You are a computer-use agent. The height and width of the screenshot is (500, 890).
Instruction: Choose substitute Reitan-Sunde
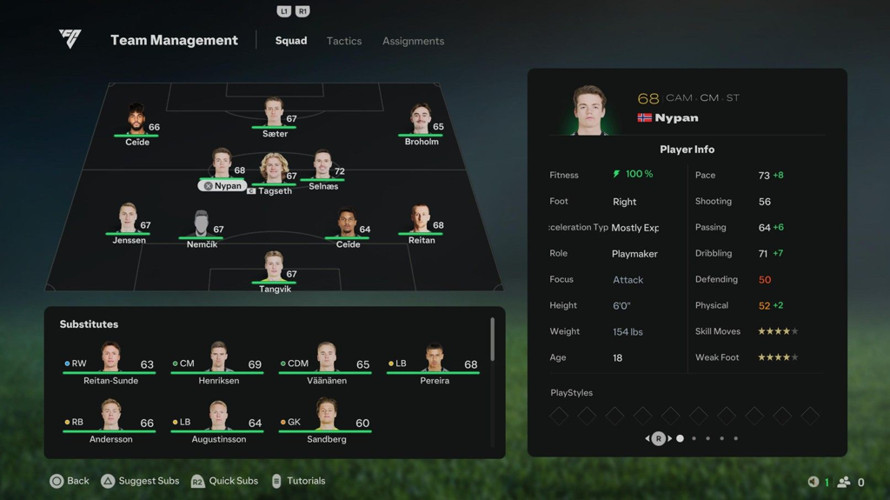tap(110, 363)
